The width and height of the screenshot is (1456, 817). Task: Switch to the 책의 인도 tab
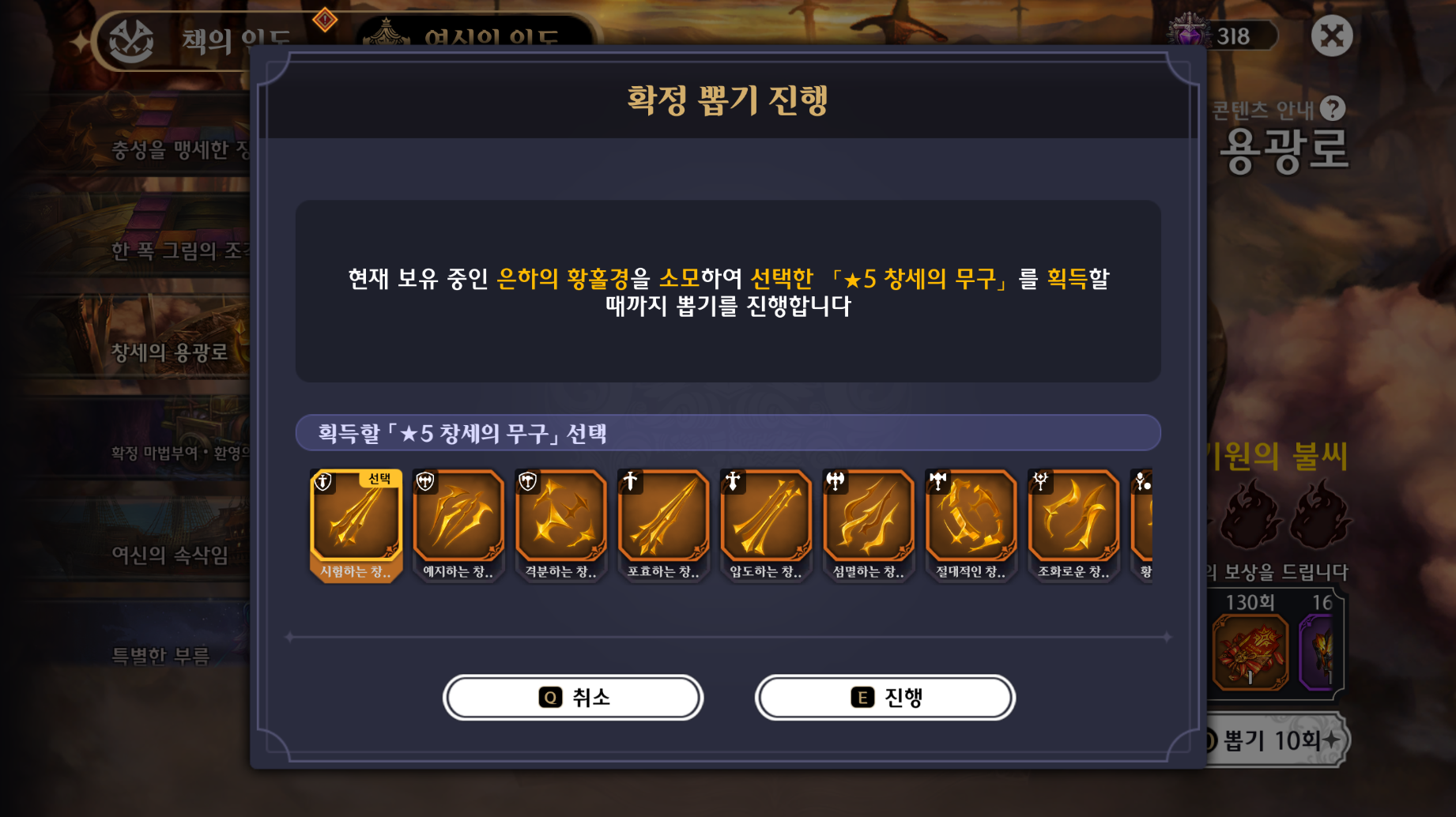coord(198,40)
